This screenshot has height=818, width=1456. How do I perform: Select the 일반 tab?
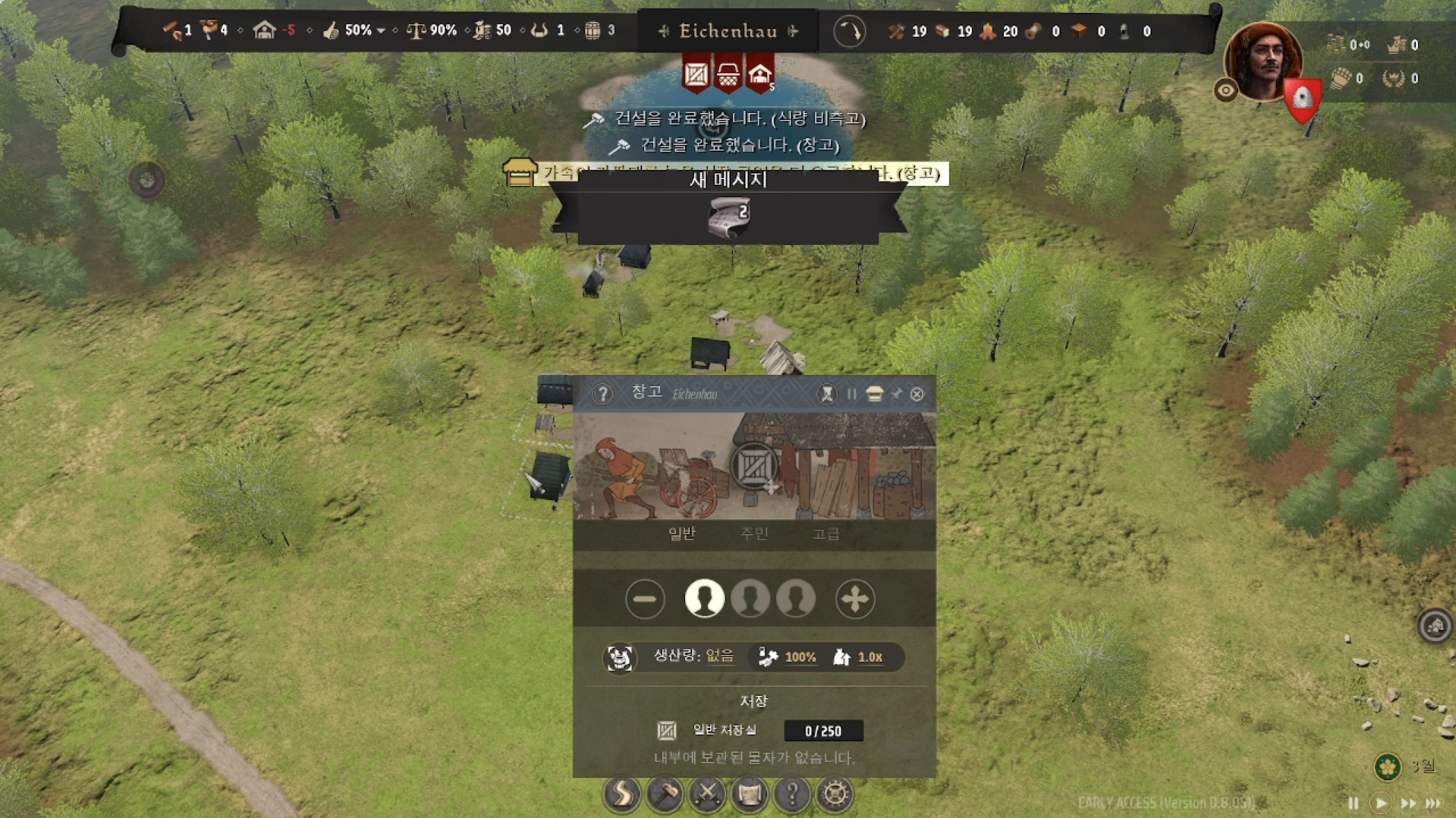point(681,533)
